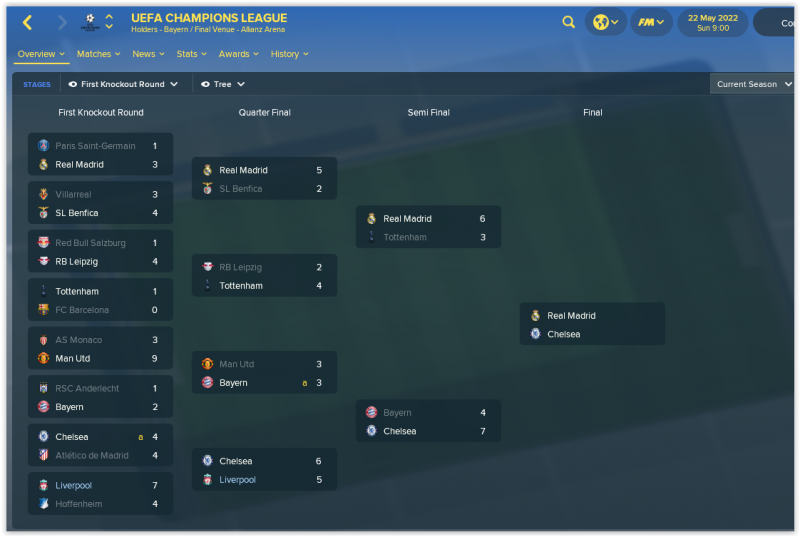The width and height of the screenshot is (800, 537).
Task: Open the News tab
Action: coord(149,54)
